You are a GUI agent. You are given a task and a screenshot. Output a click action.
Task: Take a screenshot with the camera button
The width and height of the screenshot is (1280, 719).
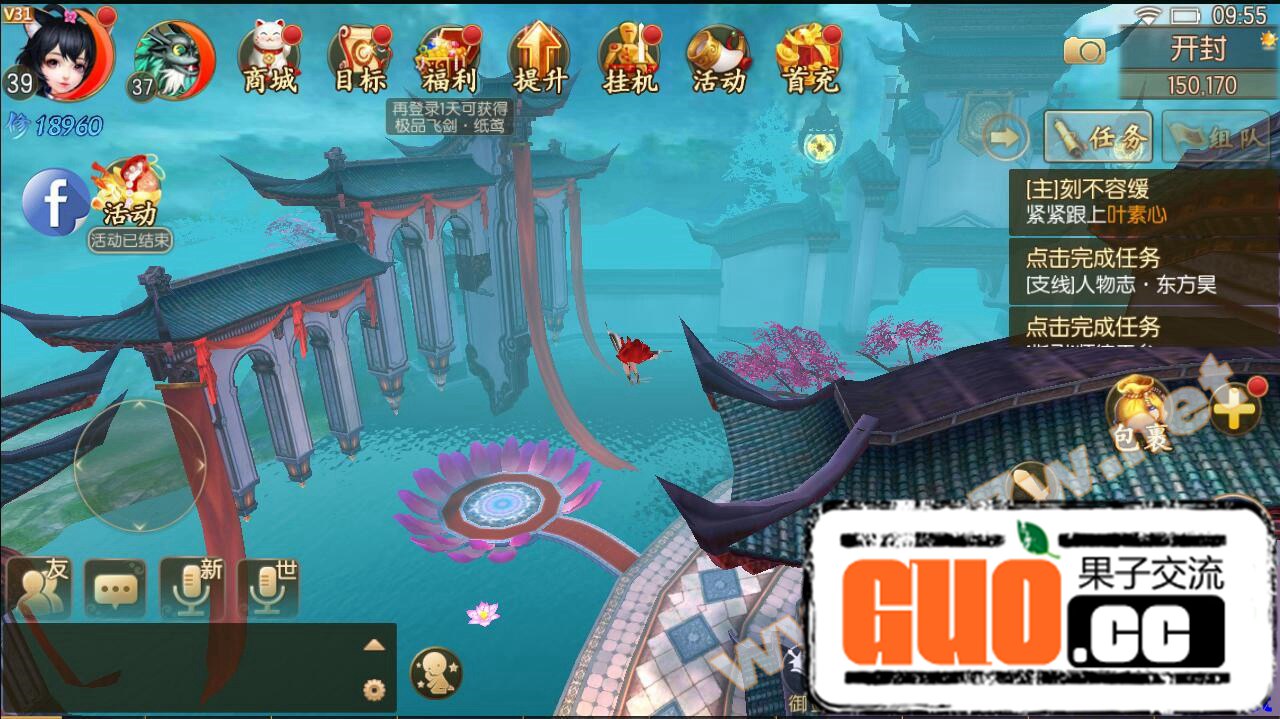pos(1084,50)
